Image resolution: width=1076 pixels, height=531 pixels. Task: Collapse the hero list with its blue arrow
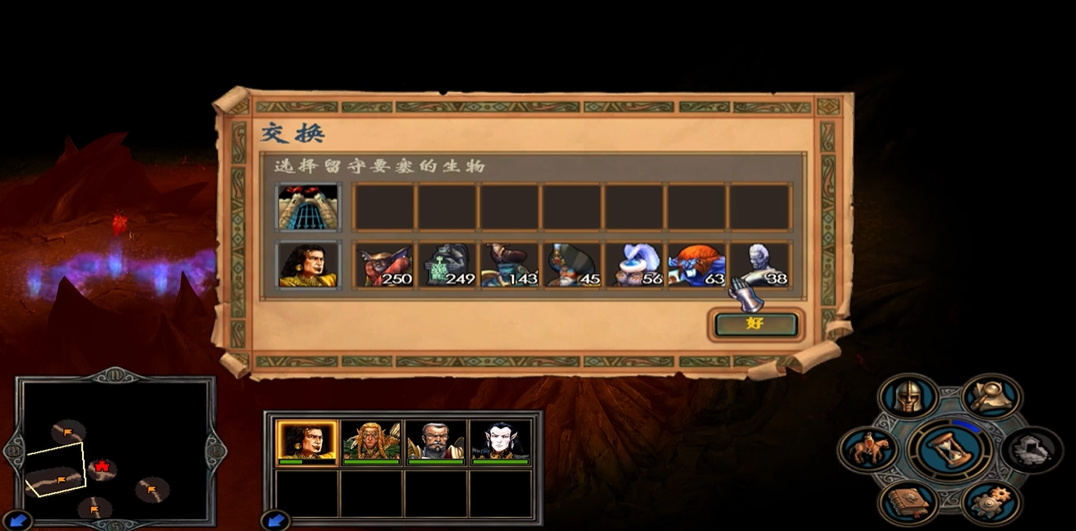pos(275,520)
